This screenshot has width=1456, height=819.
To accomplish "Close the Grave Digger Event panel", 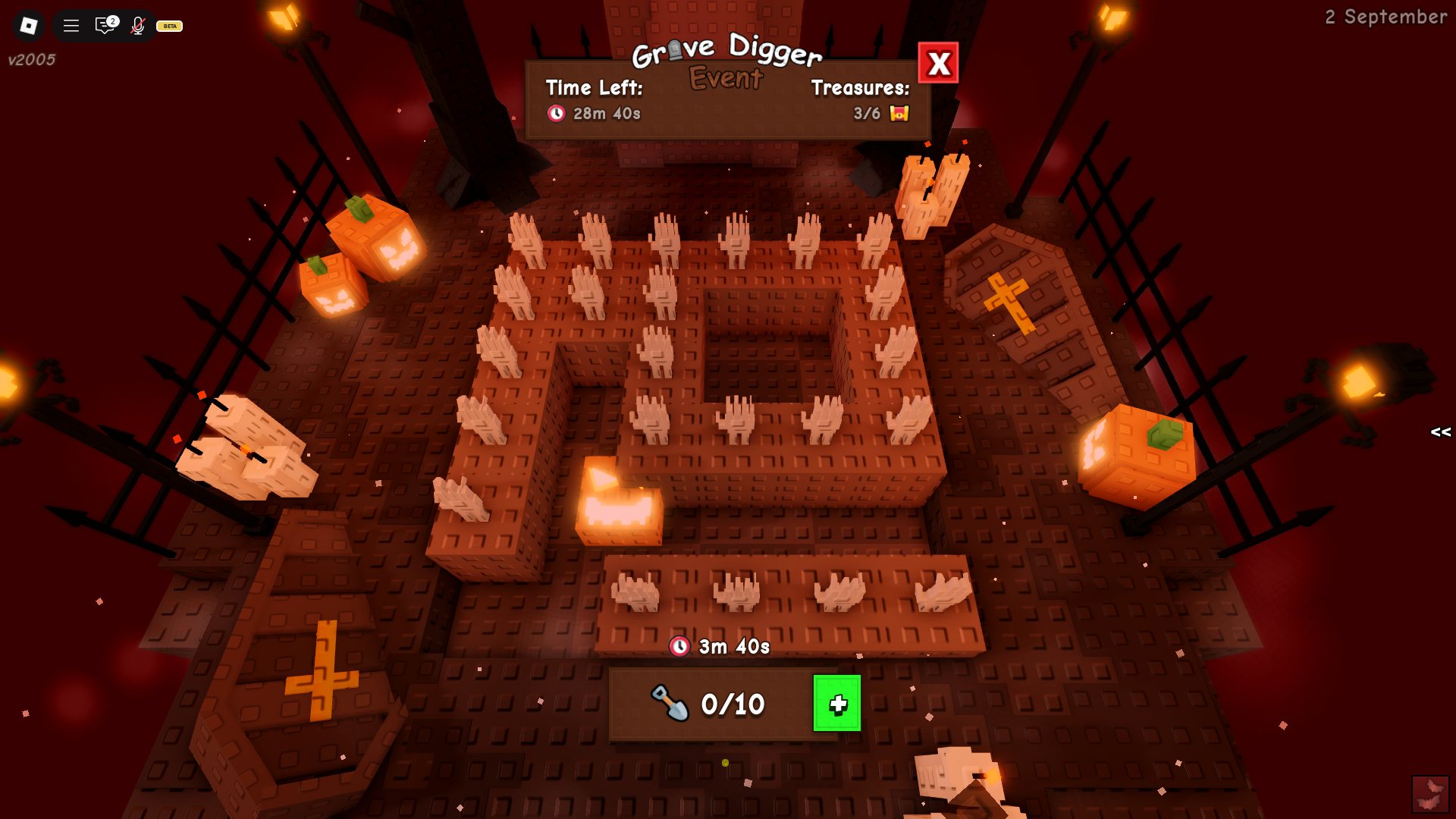I will pyautogui.click(x=938, y=63).
